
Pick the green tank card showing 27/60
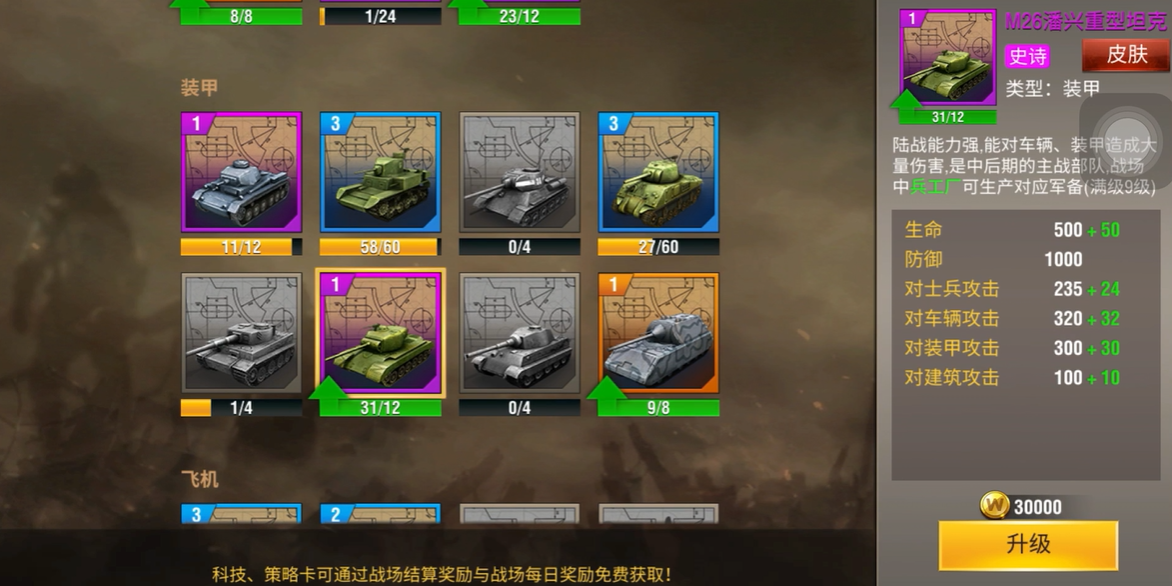pos(658,172)
